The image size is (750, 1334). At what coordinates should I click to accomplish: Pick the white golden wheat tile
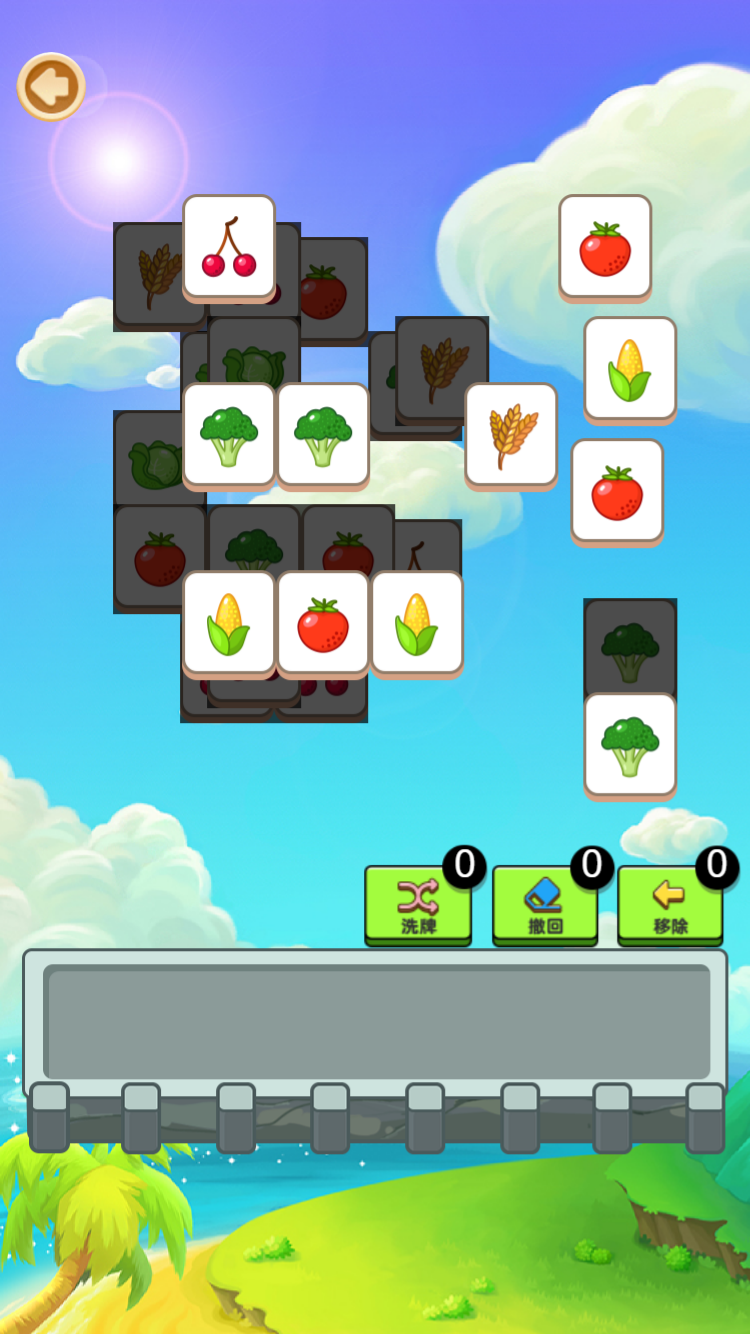point(511,434)
